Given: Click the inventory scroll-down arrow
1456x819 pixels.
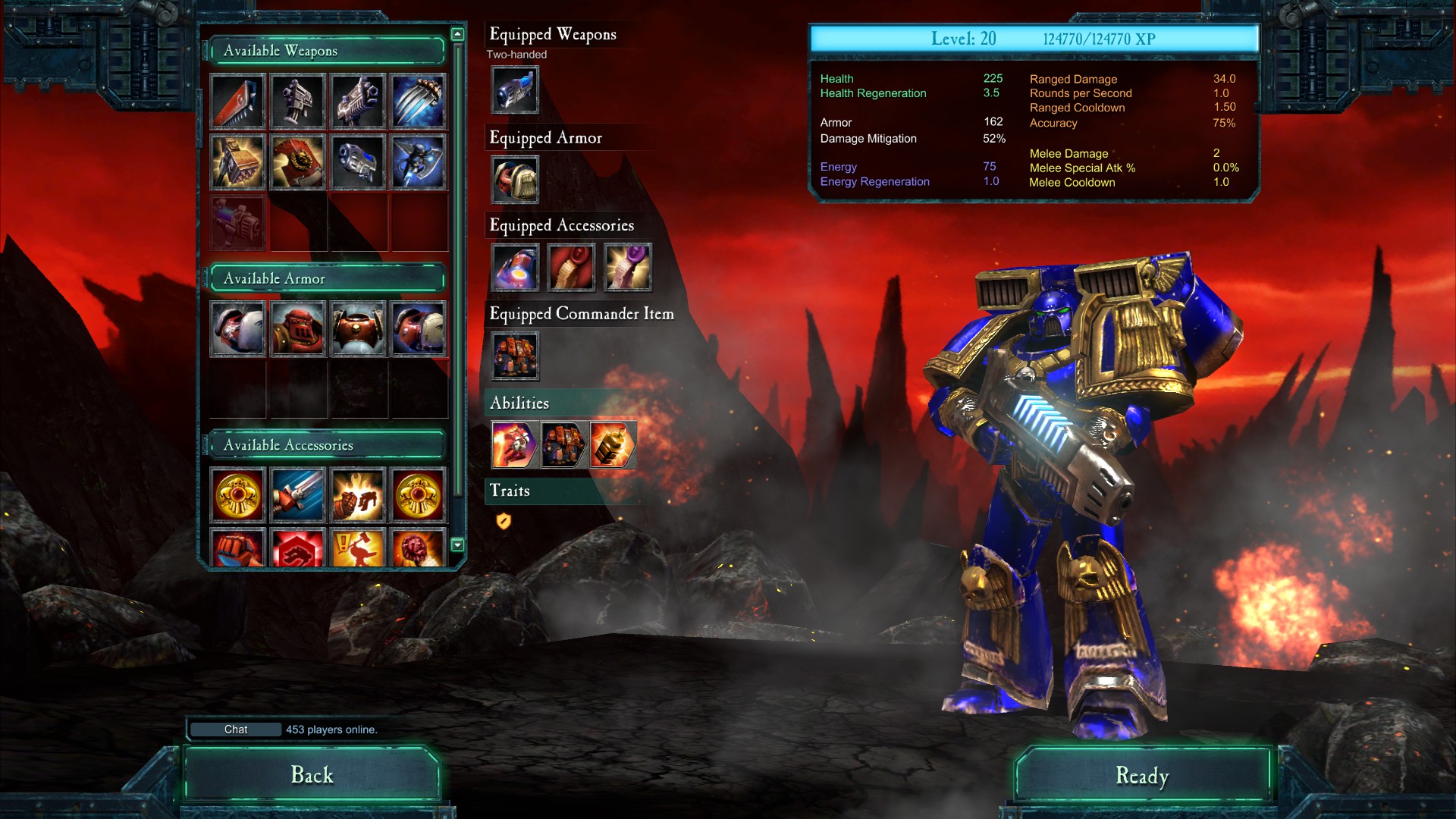Looking at the screenshot, I should pyautogui.click(x=457, y=544).
